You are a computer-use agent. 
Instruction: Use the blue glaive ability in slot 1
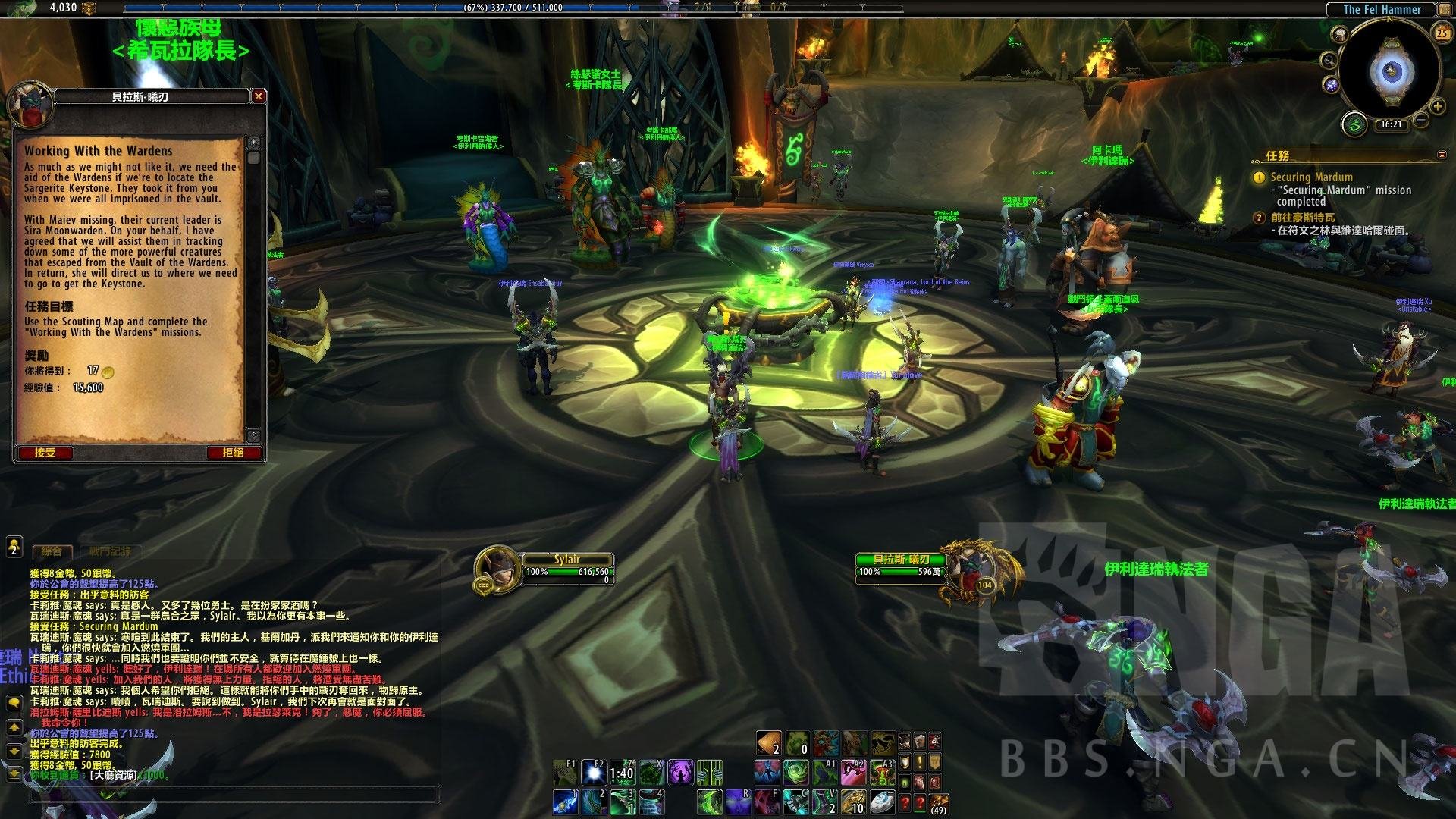(x=565, y=801)
